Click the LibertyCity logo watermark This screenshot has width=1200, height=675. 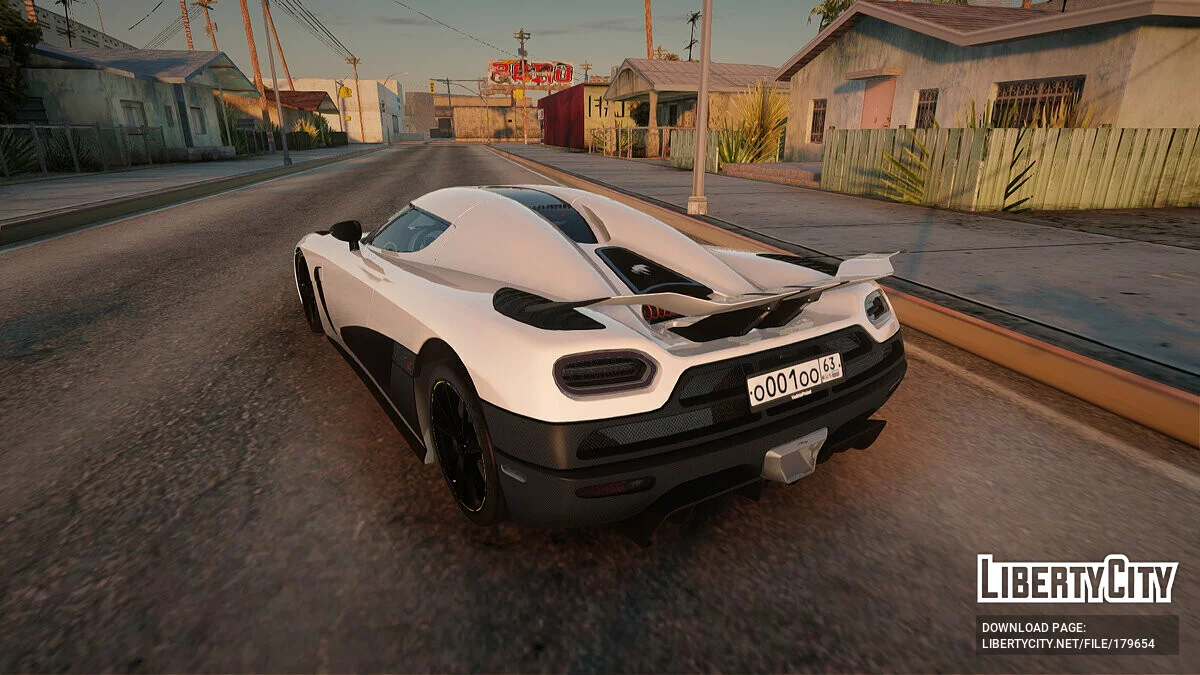[1077, 579]
